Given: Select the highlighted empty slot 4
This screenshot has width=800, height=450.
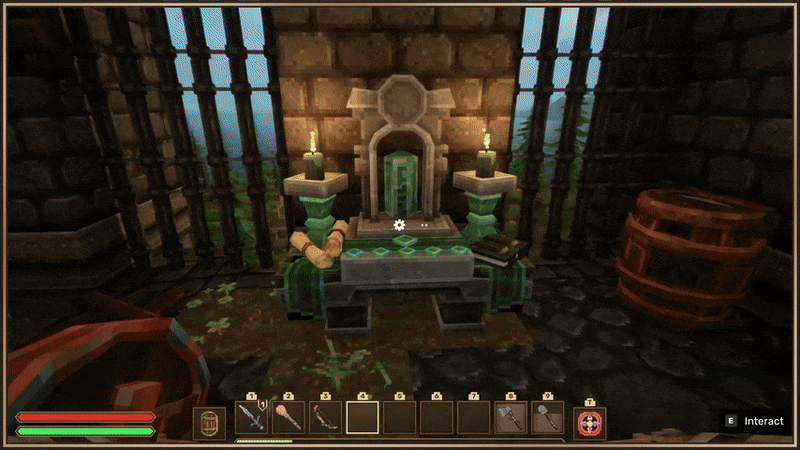Looking at the screenshot, I should point(362,418).
